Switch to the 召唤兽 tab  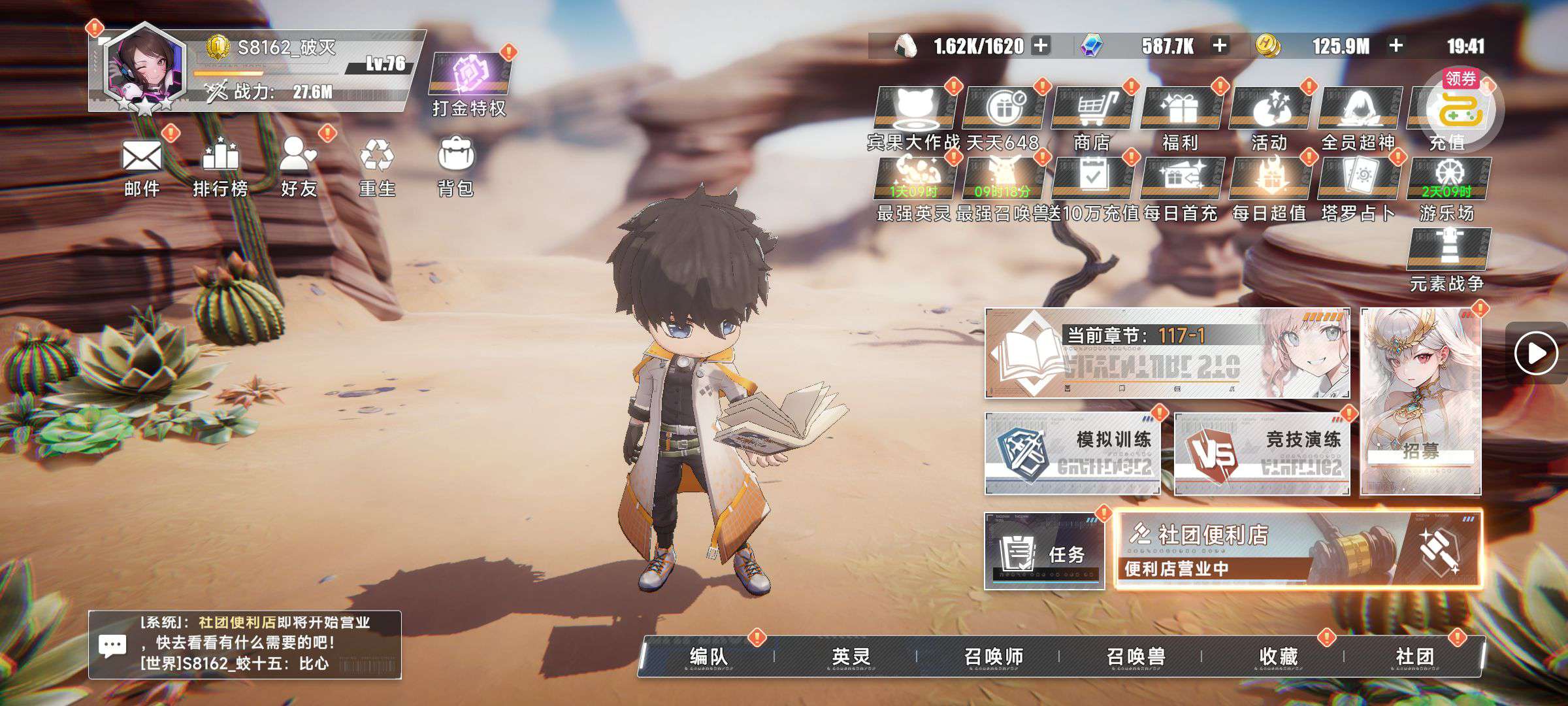click(x=1135, y=656)
